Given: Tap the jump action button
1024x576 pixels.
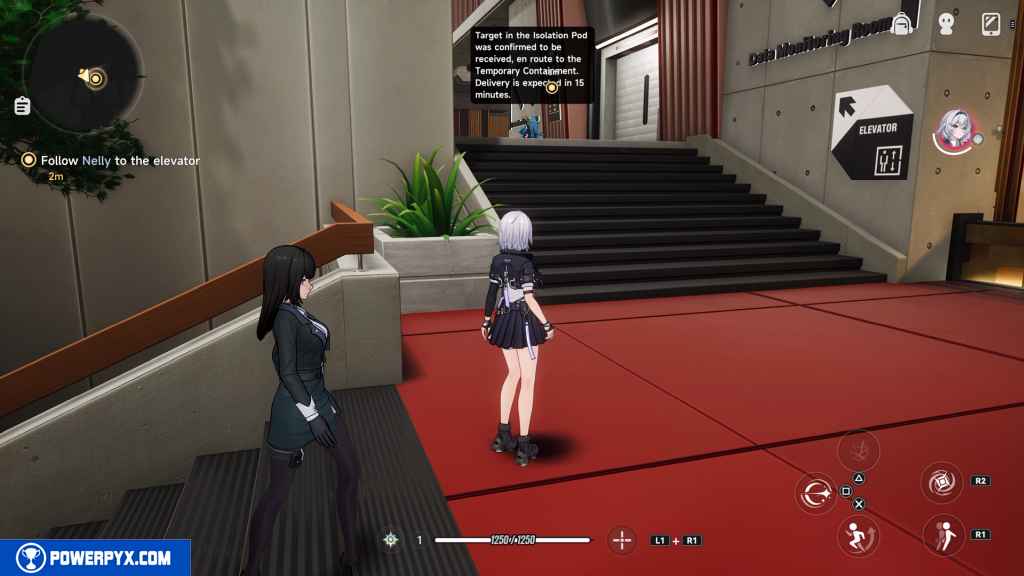Looking at the screenshot, I should (857, 535).
